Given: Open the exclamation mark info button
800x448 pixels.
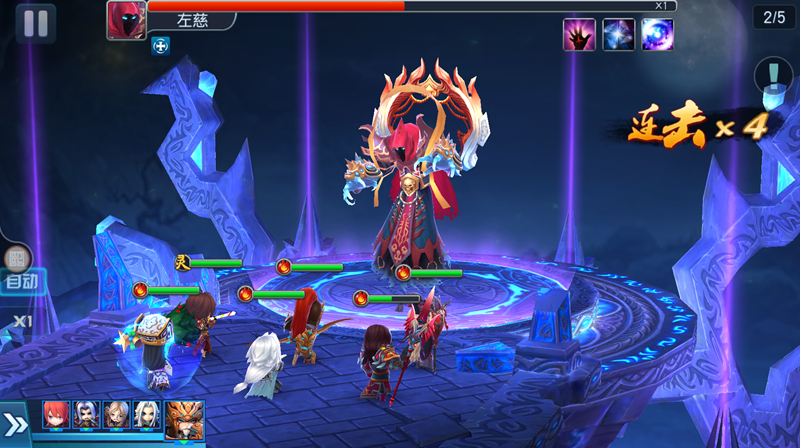Looking at the screenshot, I should click(x=773, y=74).
